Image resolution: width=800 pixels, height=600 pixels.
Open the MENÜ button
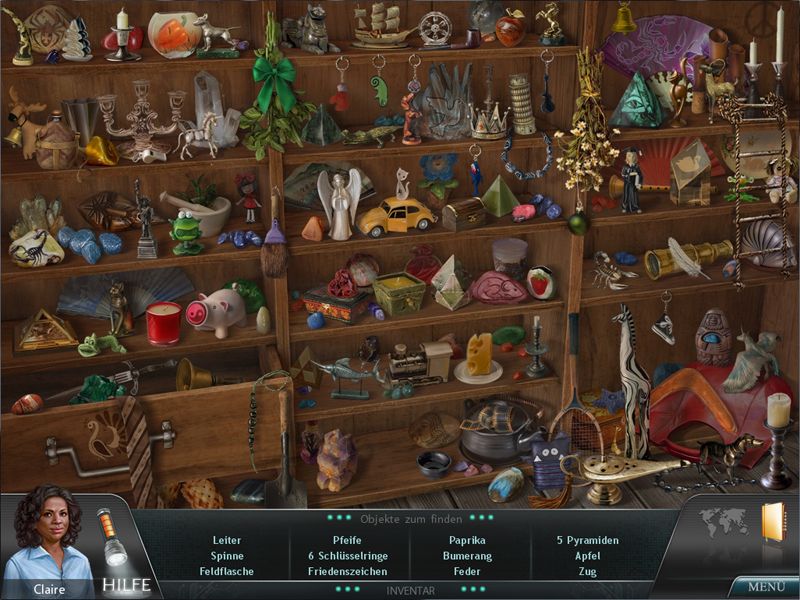click(766, 586)
